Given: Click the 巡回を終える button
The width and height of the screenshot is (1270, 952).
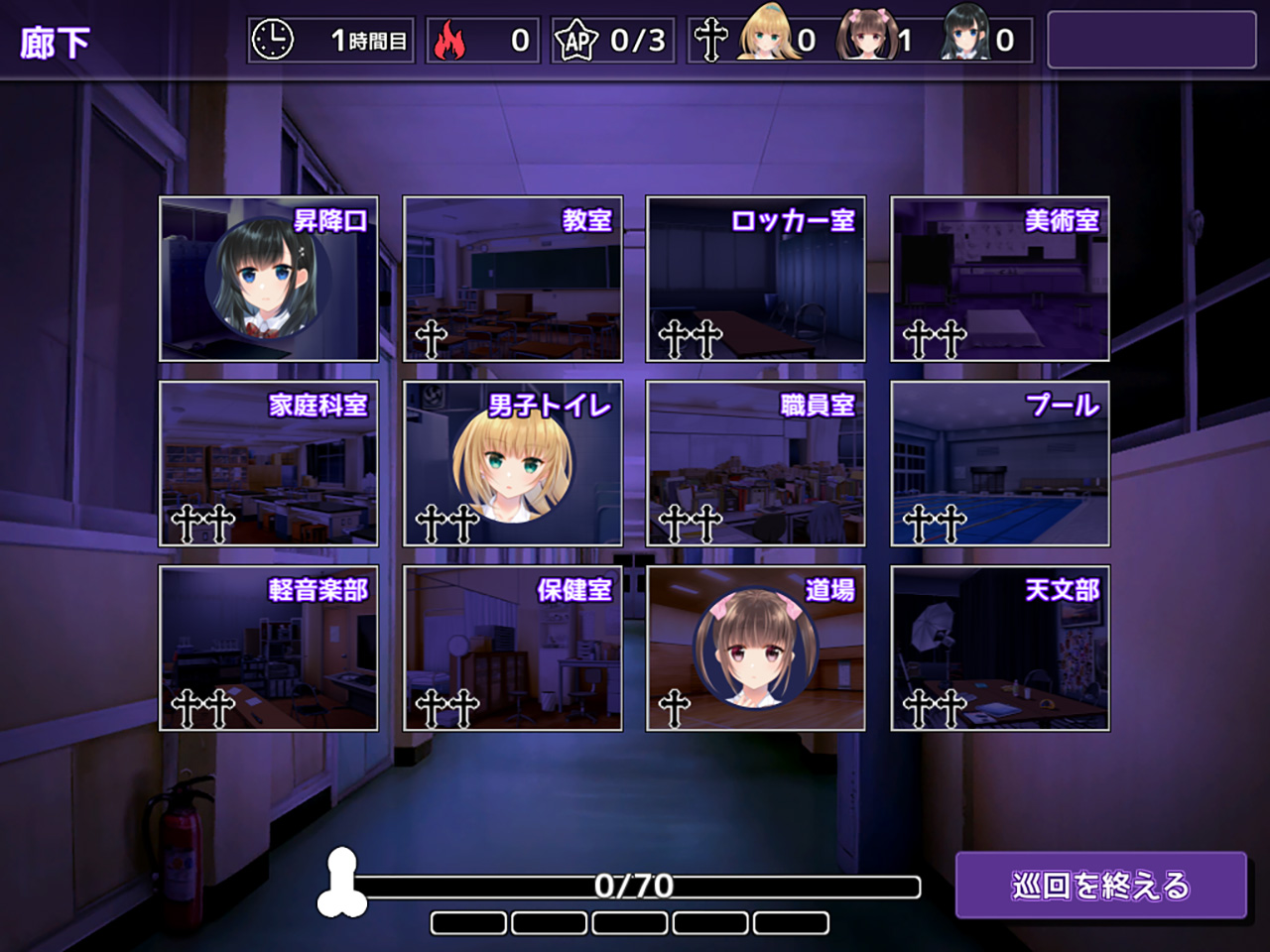Looking at the screenshot, I should 1100,885.
